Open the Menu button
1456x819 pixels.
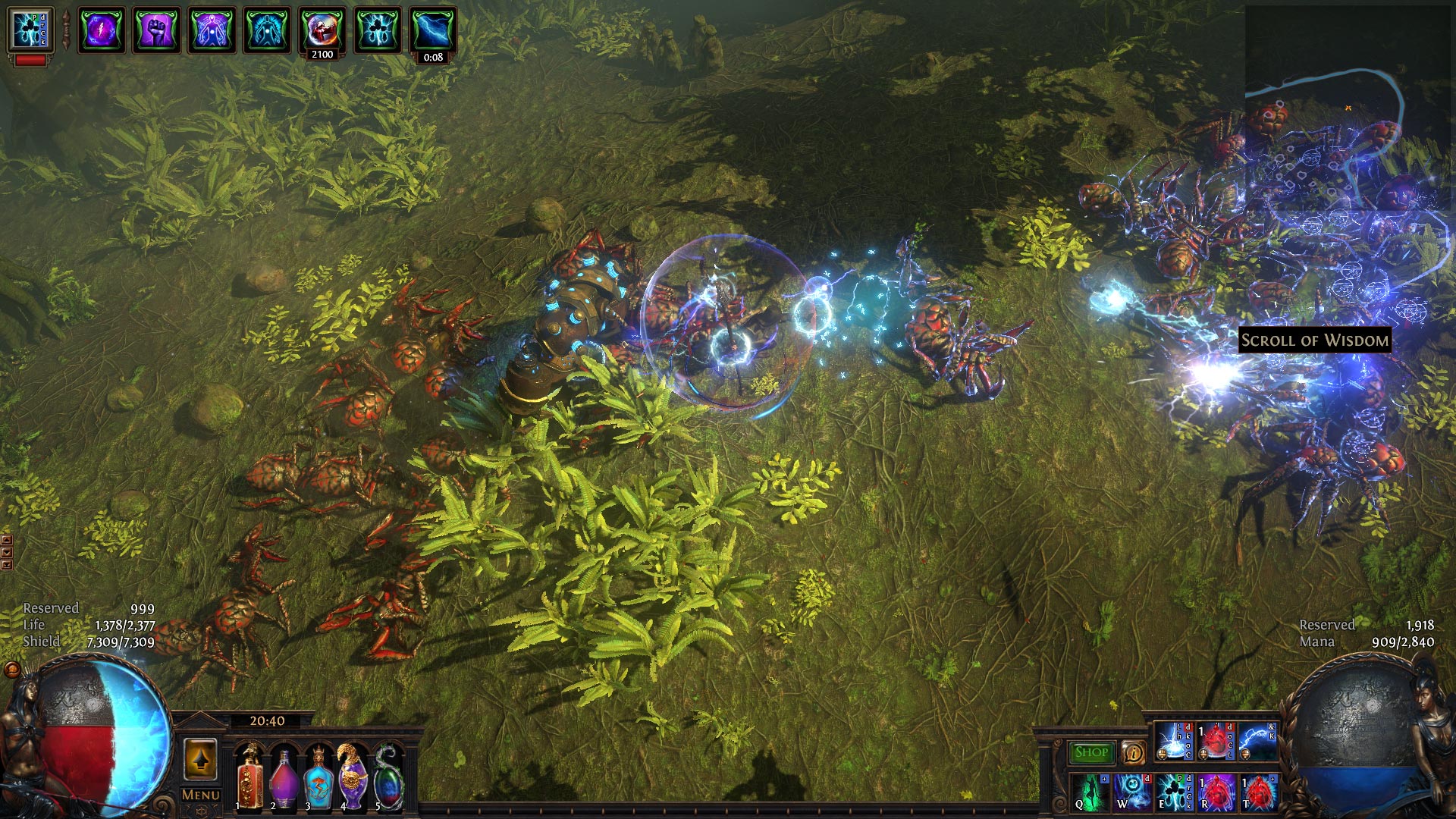[x=200, y=795]
